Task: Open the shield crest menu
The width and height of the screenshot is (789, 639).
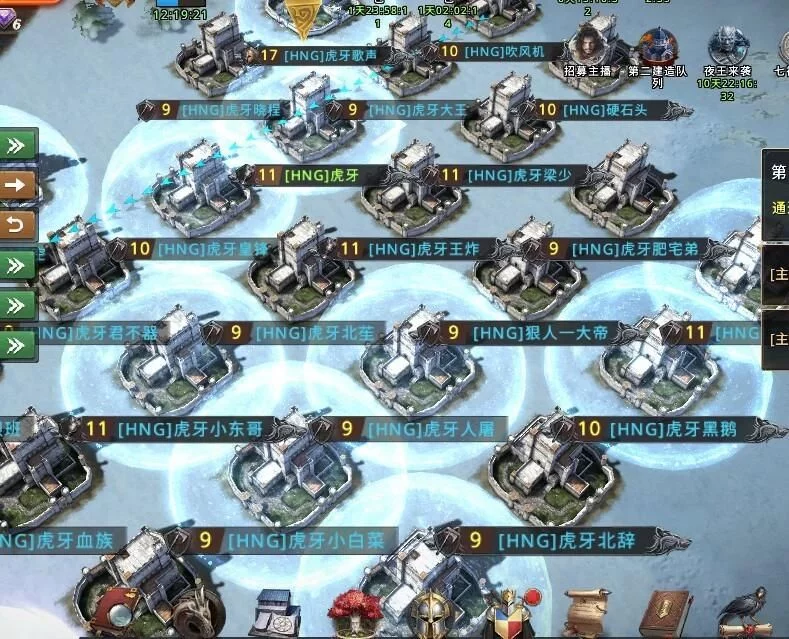Action: (510, 611)
